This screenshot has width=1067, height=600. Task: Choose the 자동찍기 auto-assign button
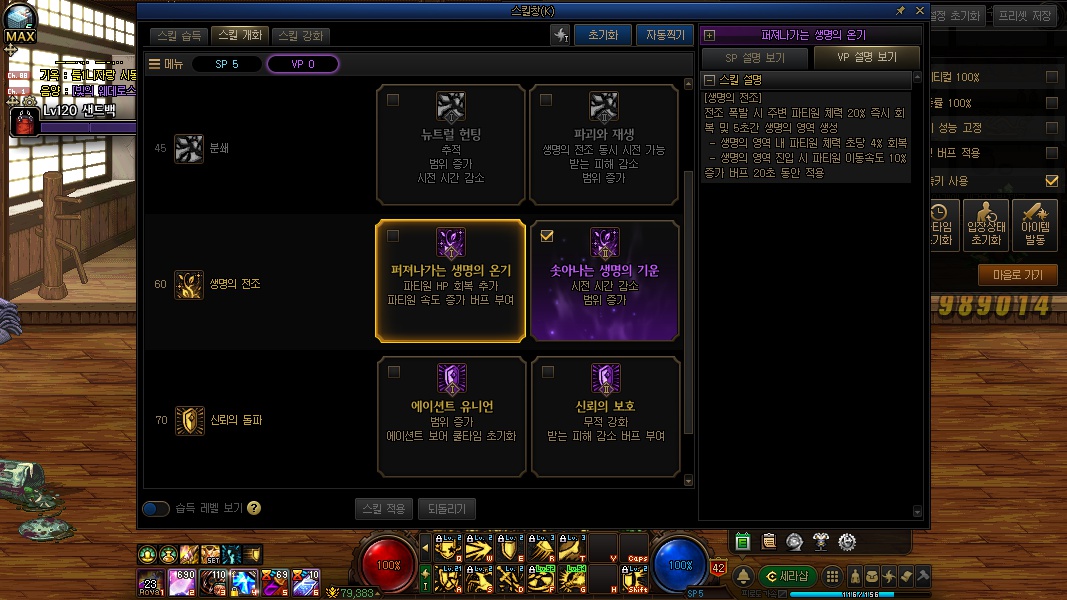pos(663,35)
